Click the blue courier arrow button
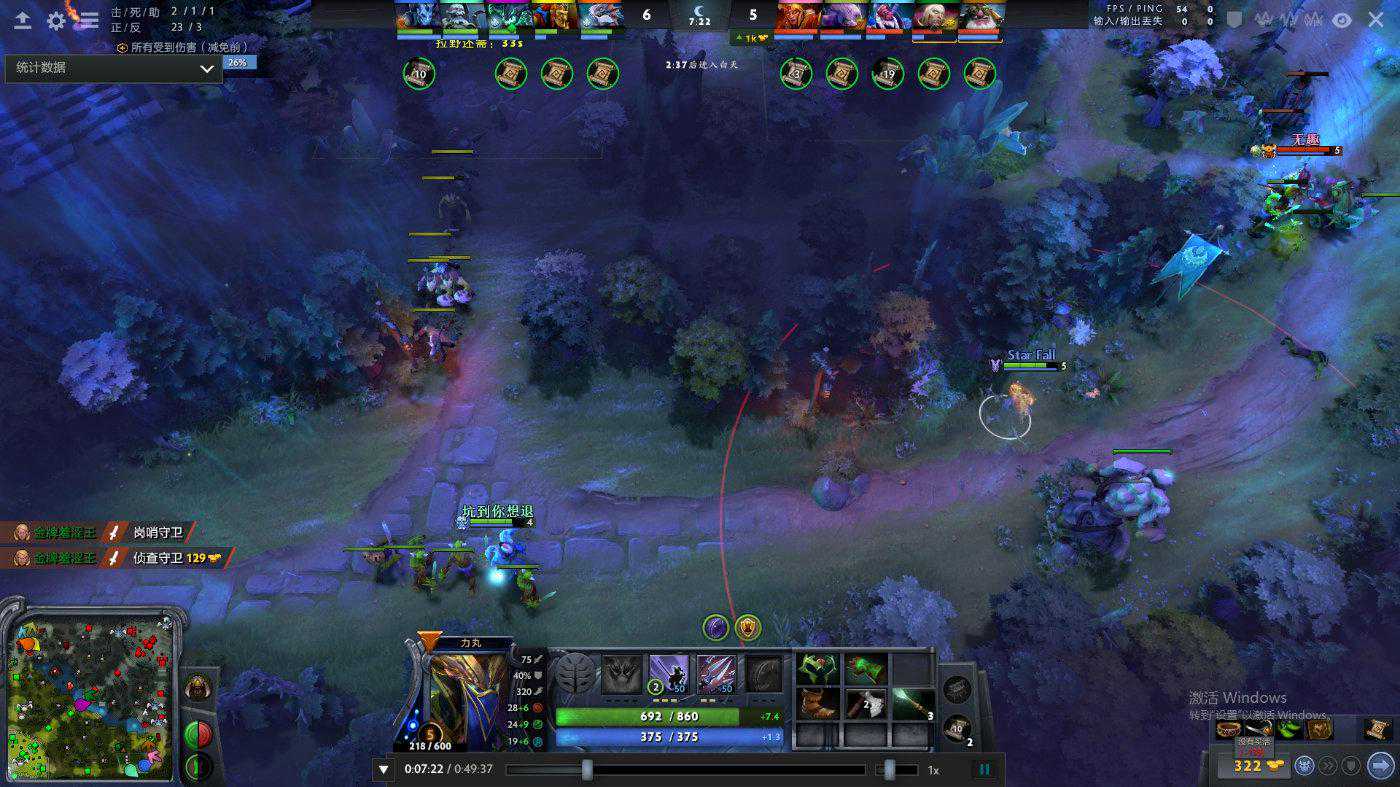The width and height of the screenshot is (1400, 787). pos(1380,766)
